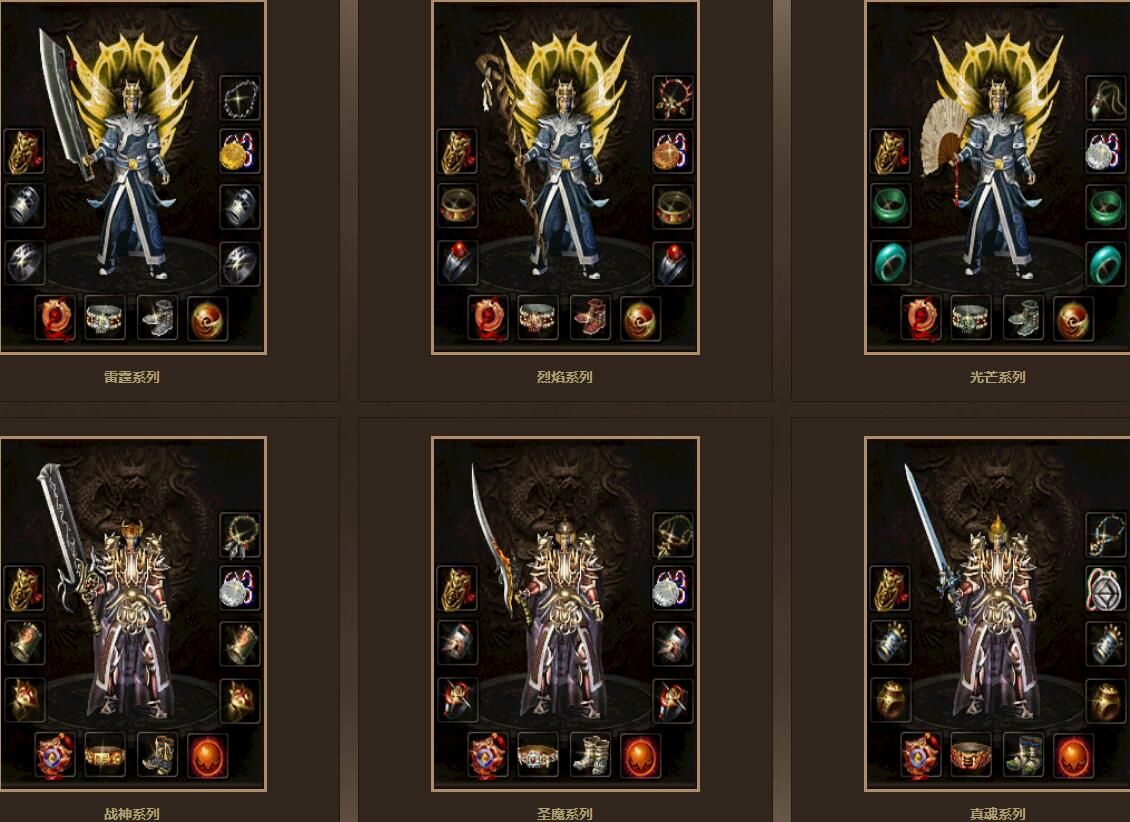Select the red boots in the 烈焰 set

click(590, 318)
